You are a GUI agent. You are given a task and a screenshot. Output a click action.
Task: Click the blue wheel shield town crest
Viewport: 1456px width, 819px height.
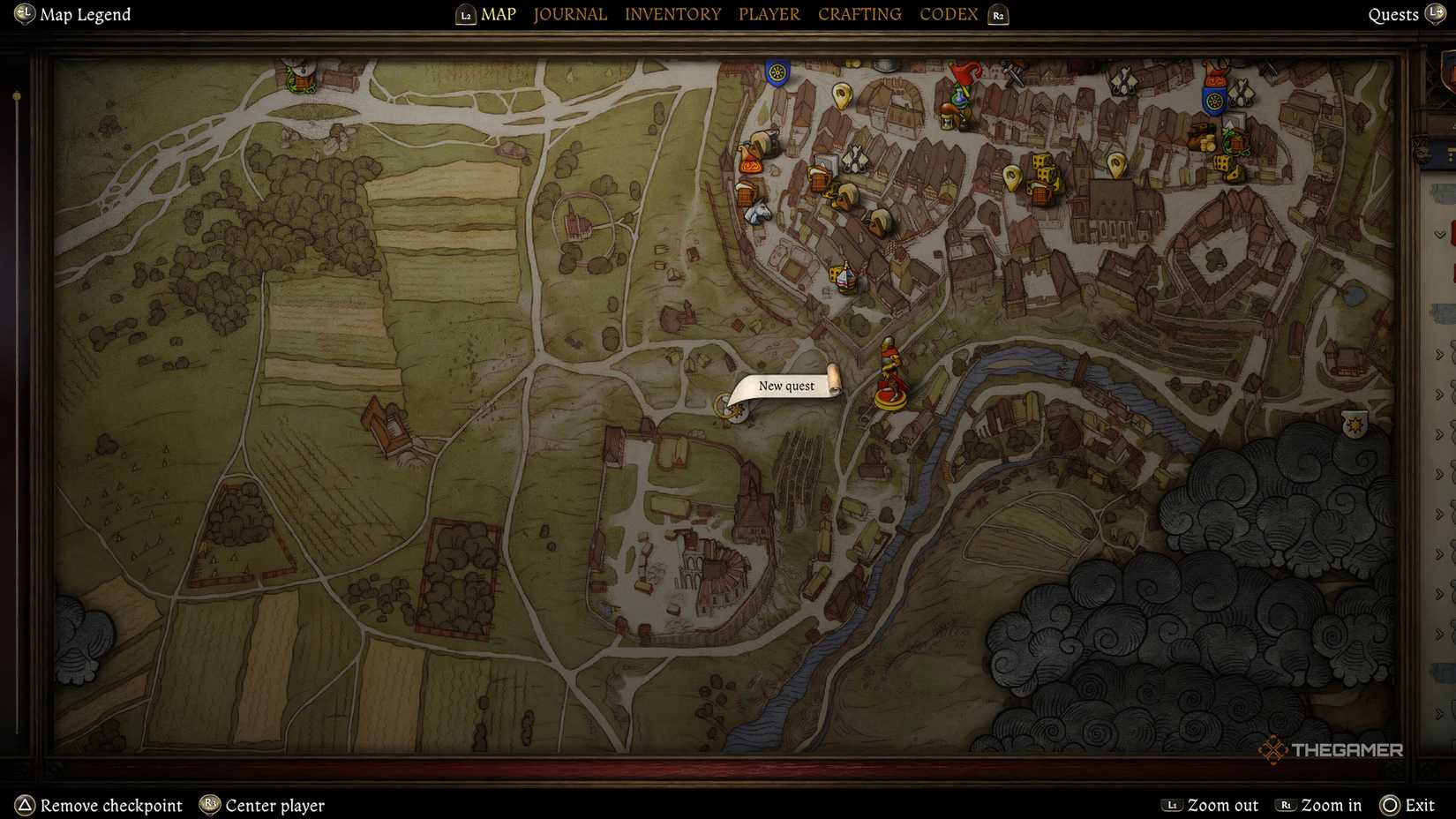tap(776, 71)
